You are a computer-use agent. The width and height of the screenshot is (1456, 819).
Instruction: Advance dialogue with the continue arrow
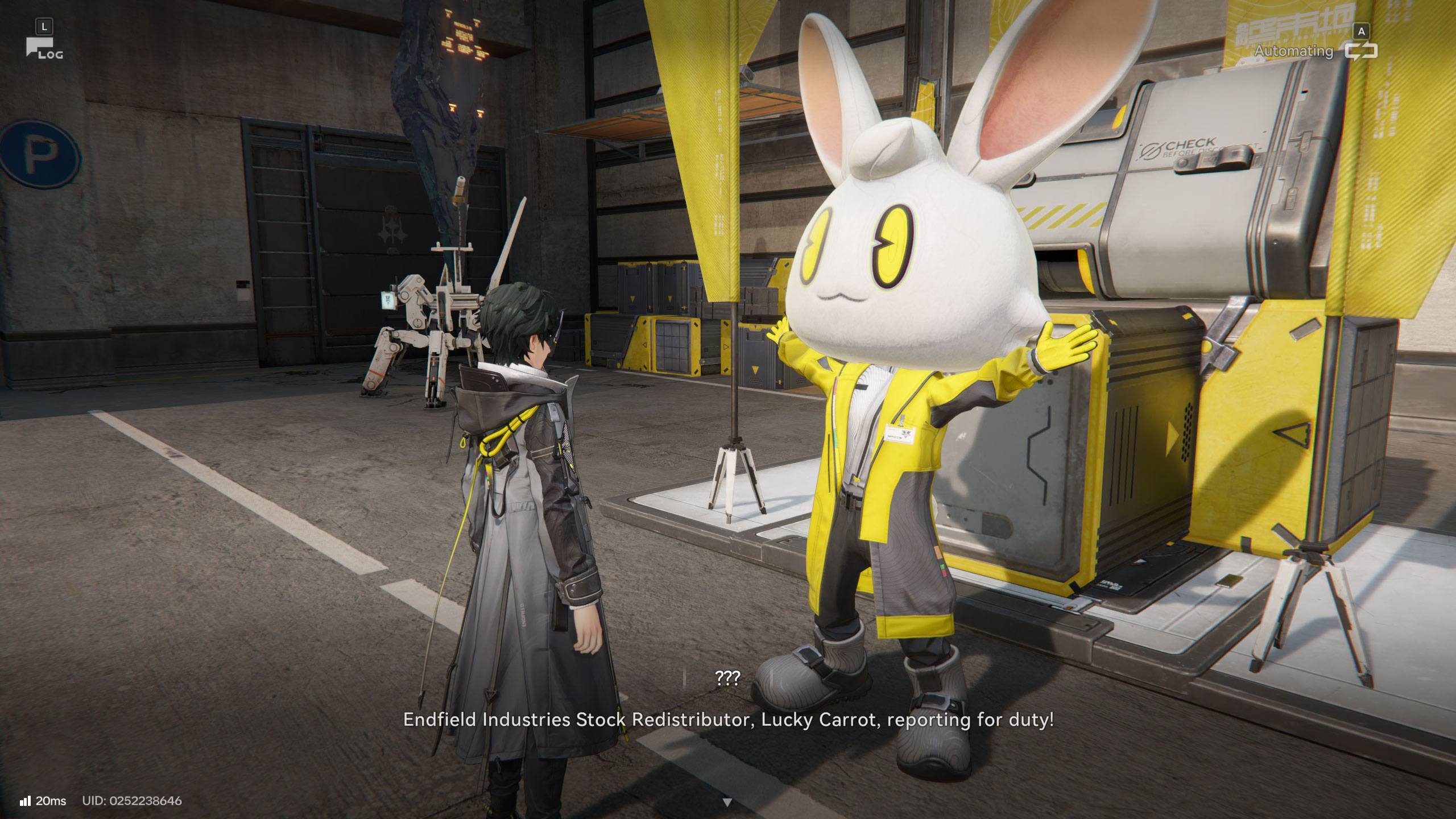coord(727,803)
